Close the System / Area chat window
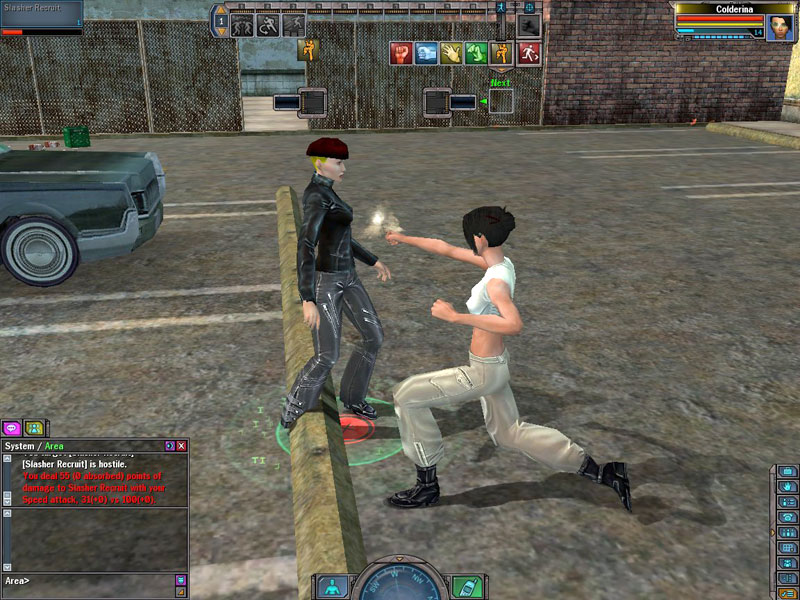Viewport: 800px width, 600px height. pos(182,445)
